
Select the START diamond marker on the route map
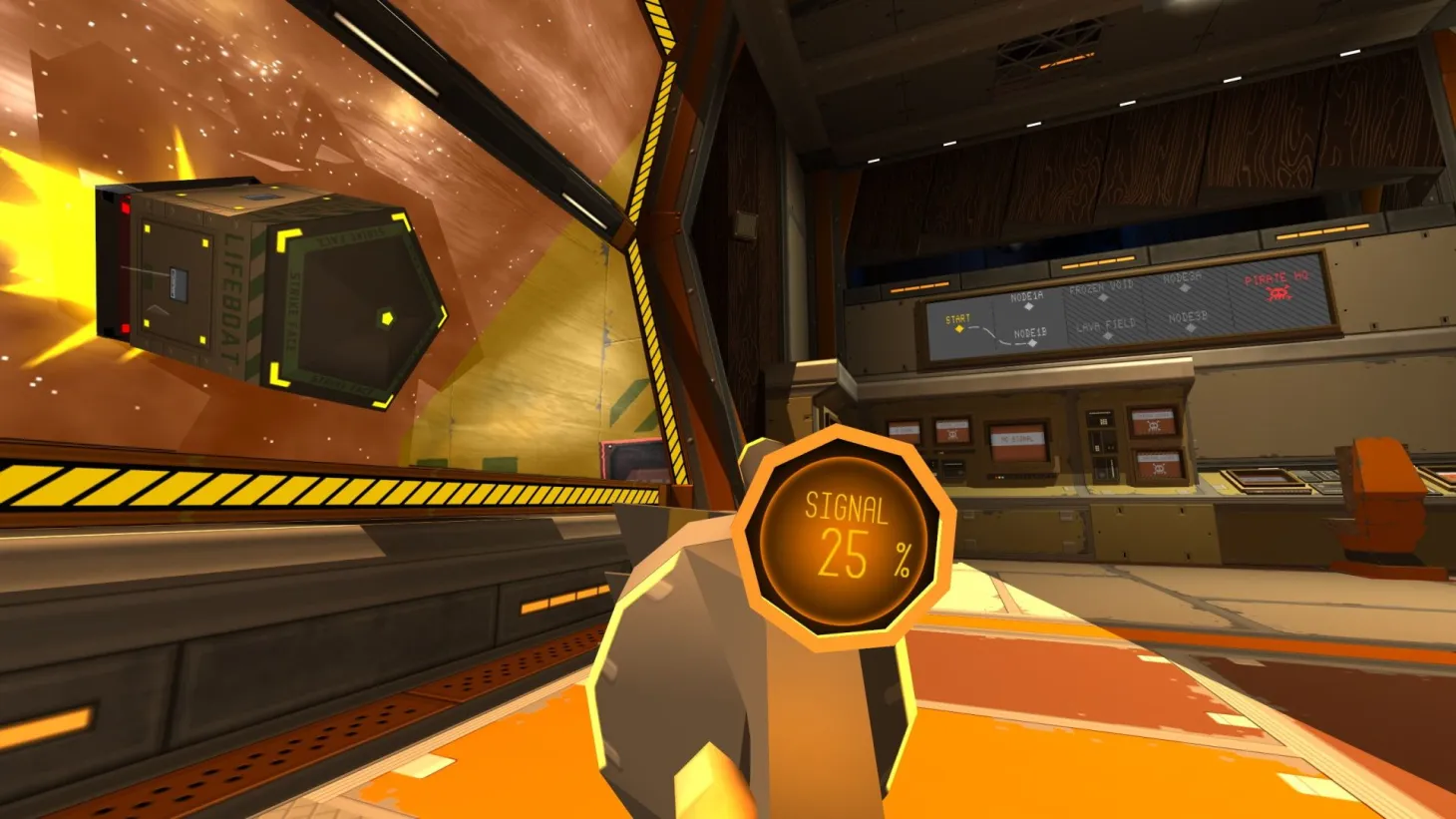pos(958,329)
